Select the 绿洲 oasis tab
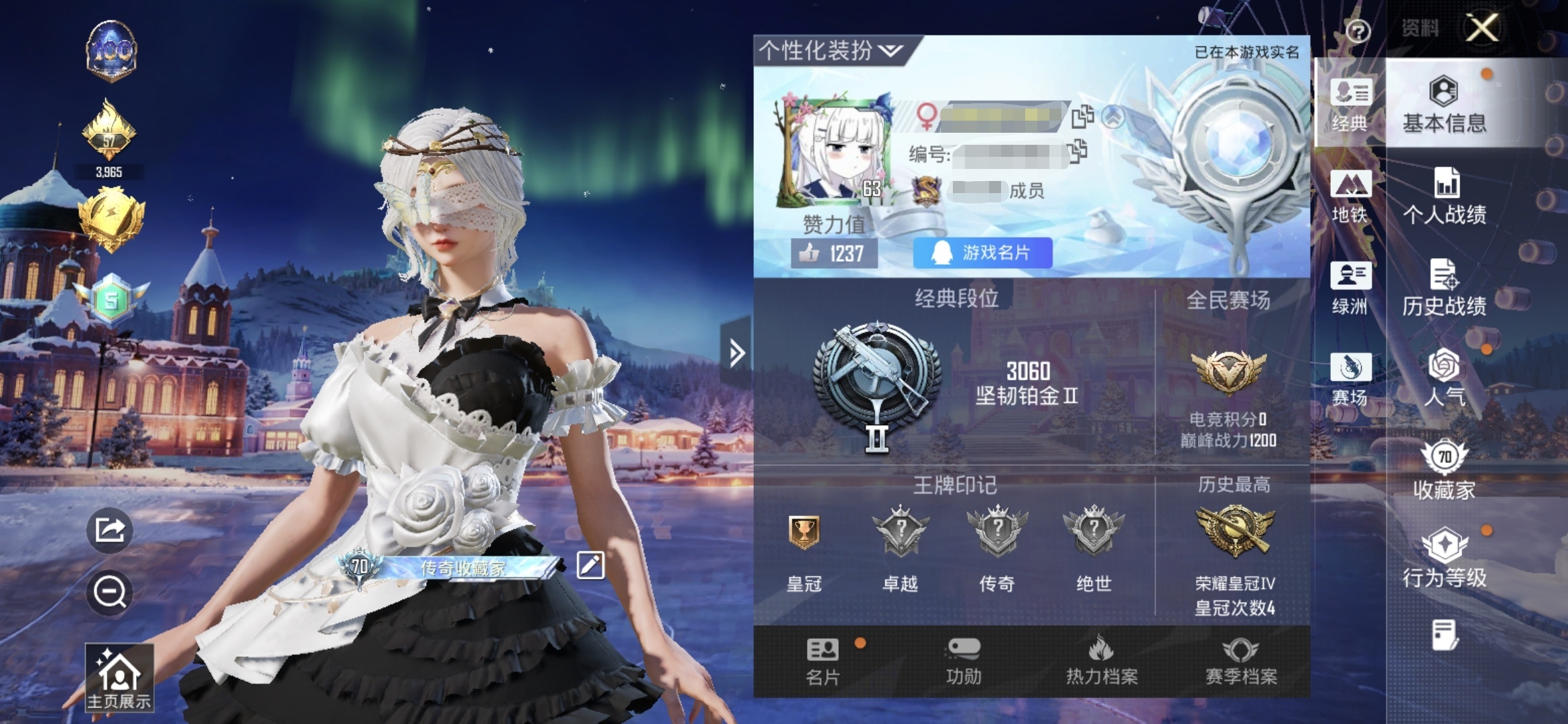The width and height of the screenshot is (1568, 724). pos(1350,288)
